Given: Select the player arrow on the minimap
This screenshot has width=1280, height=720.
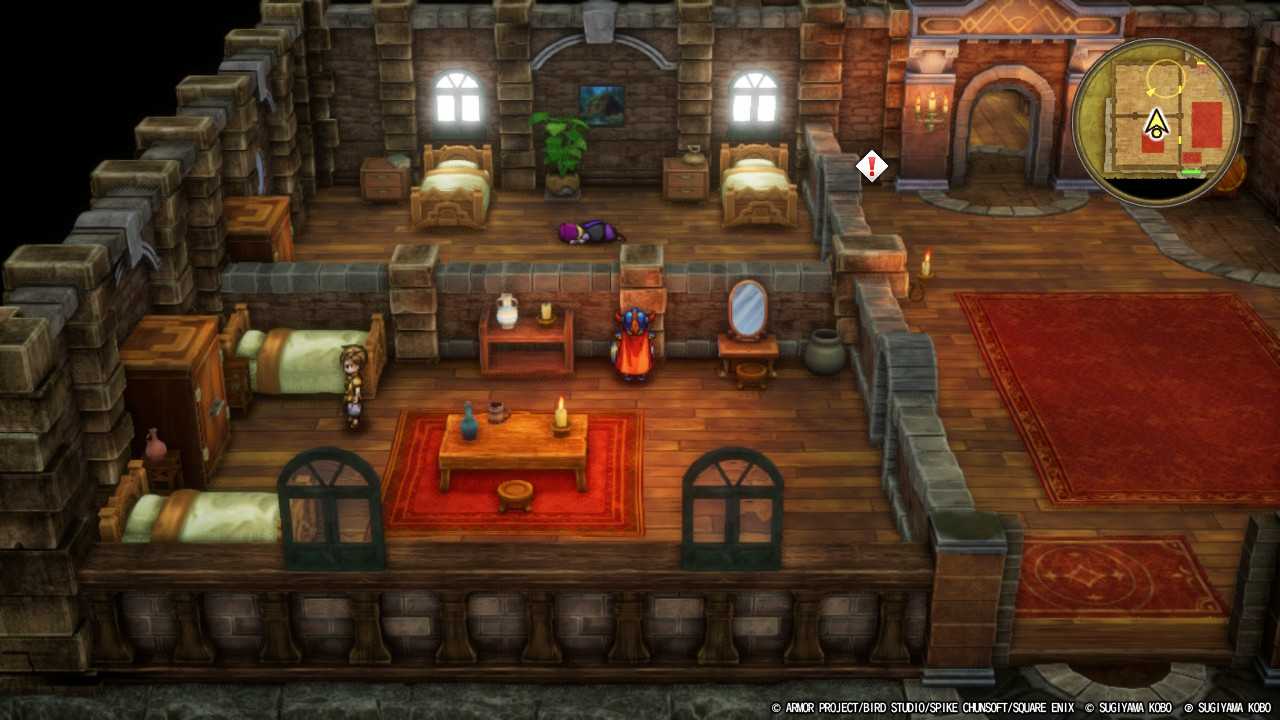Looking at the screenshot, I should coord(1157,122).
